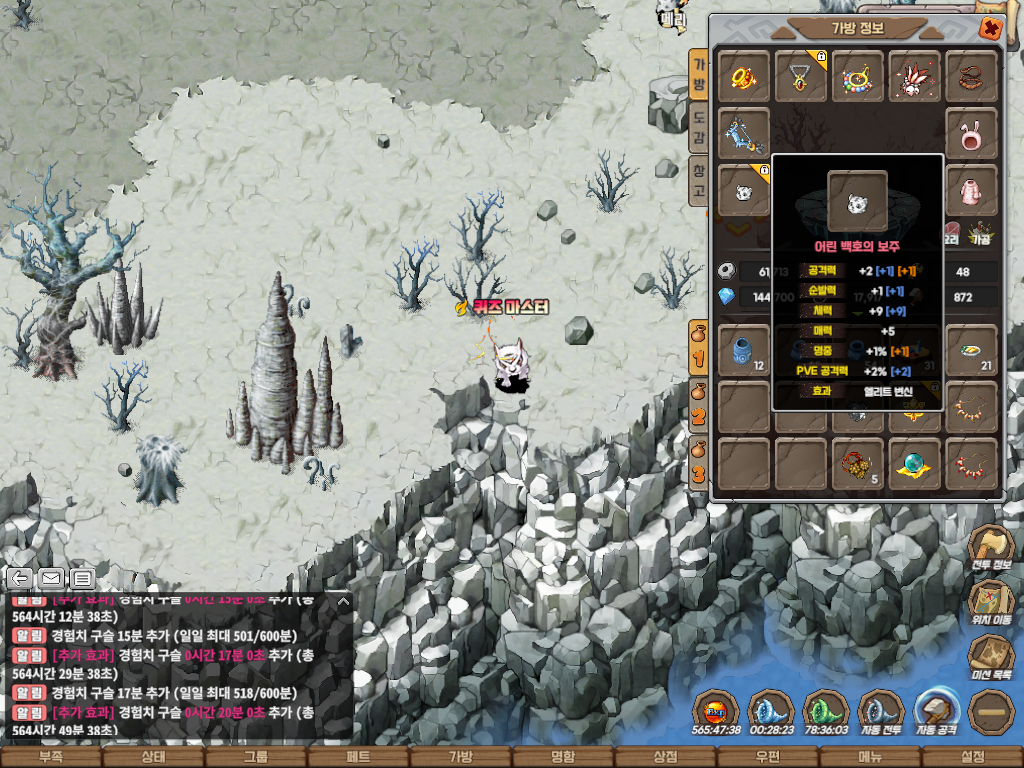Open the 상태 status menu

[x=153, y=757]
